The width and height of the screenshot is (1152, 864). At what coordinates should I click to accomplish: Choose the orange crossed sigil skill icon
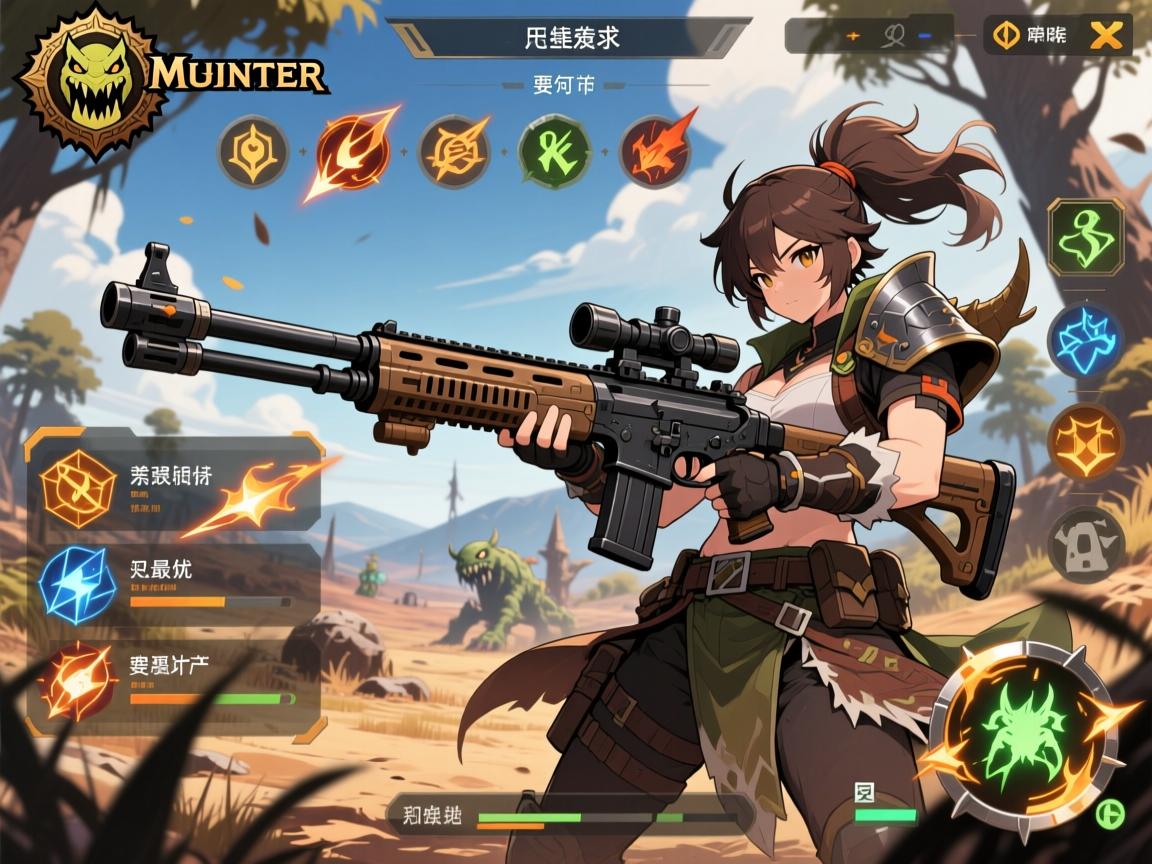click(x=453, y=152)
